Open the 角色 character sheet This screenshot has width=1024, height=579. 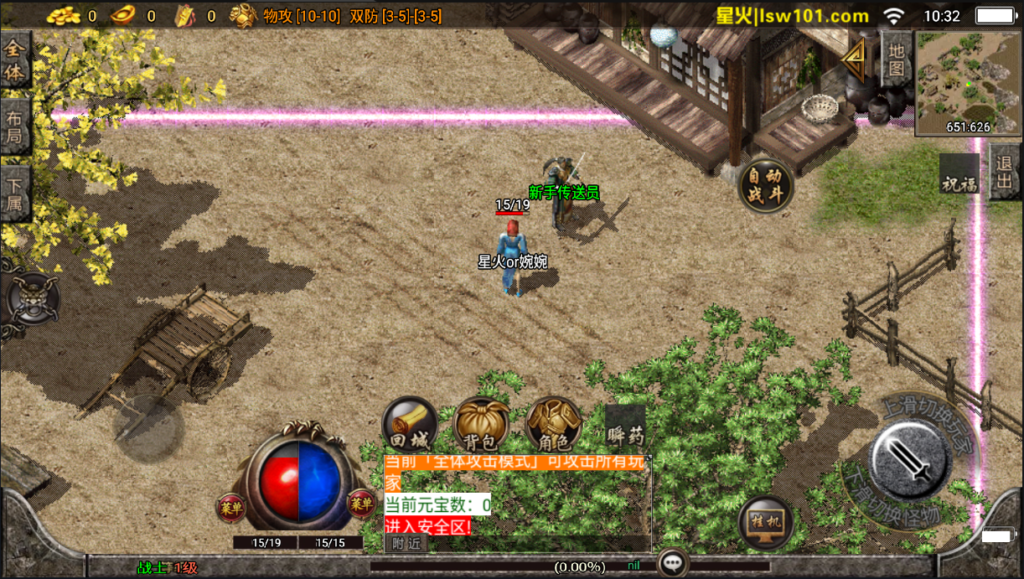pos(553,424)
